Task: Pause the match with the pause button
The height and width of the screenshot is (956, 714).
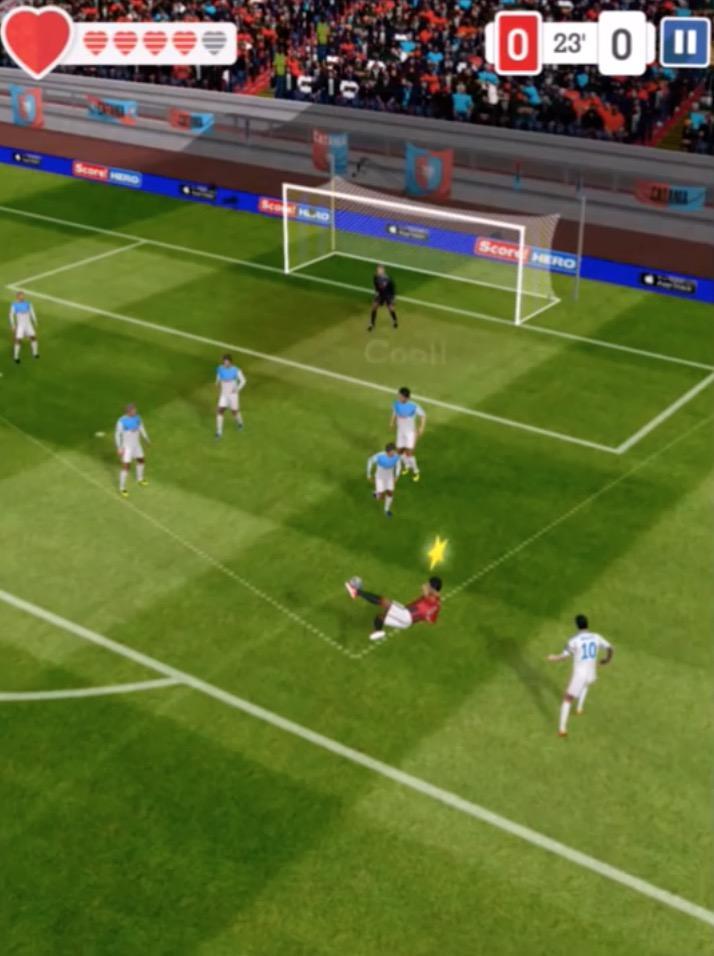Action: pos(684,43)
